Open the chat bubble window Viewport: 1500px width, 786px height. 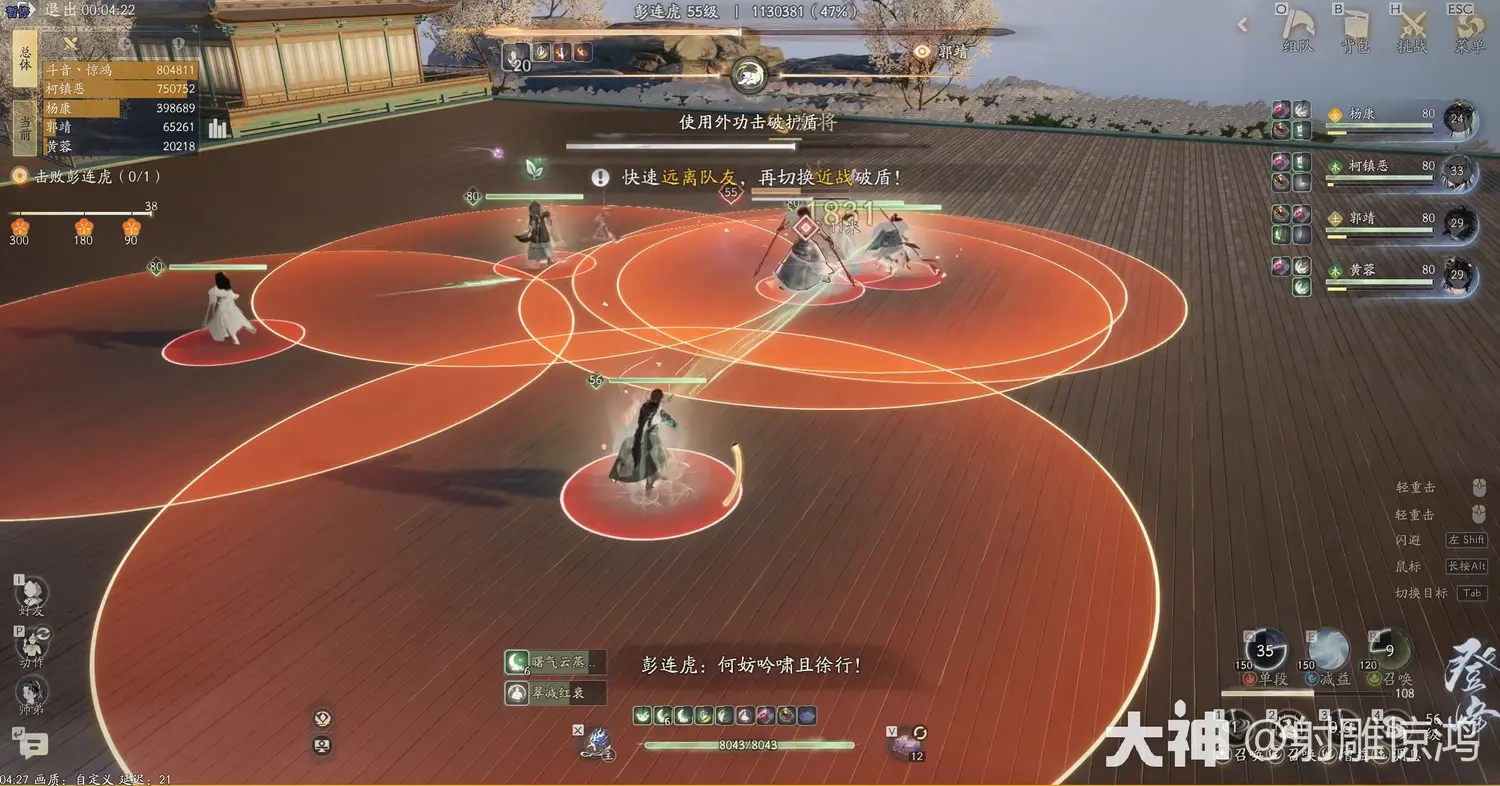click(x=31, y=744)
